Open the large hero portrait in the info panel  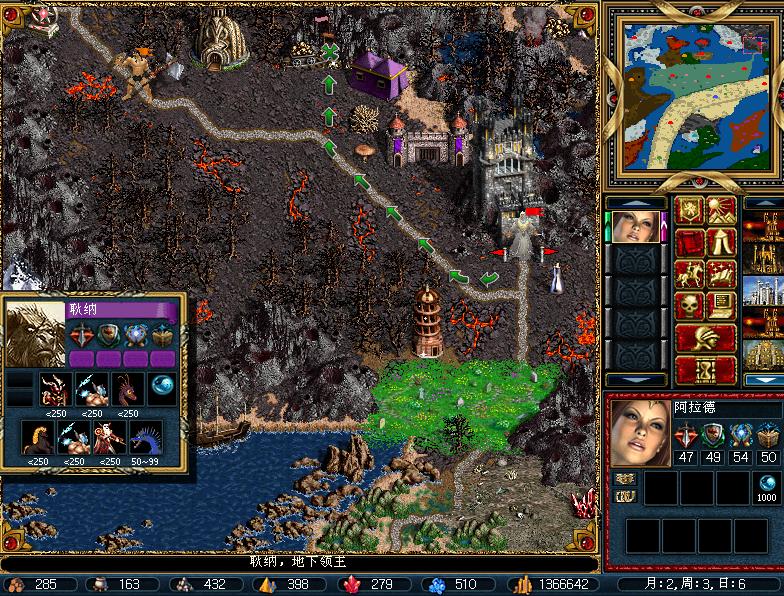(x=639, y=432)
